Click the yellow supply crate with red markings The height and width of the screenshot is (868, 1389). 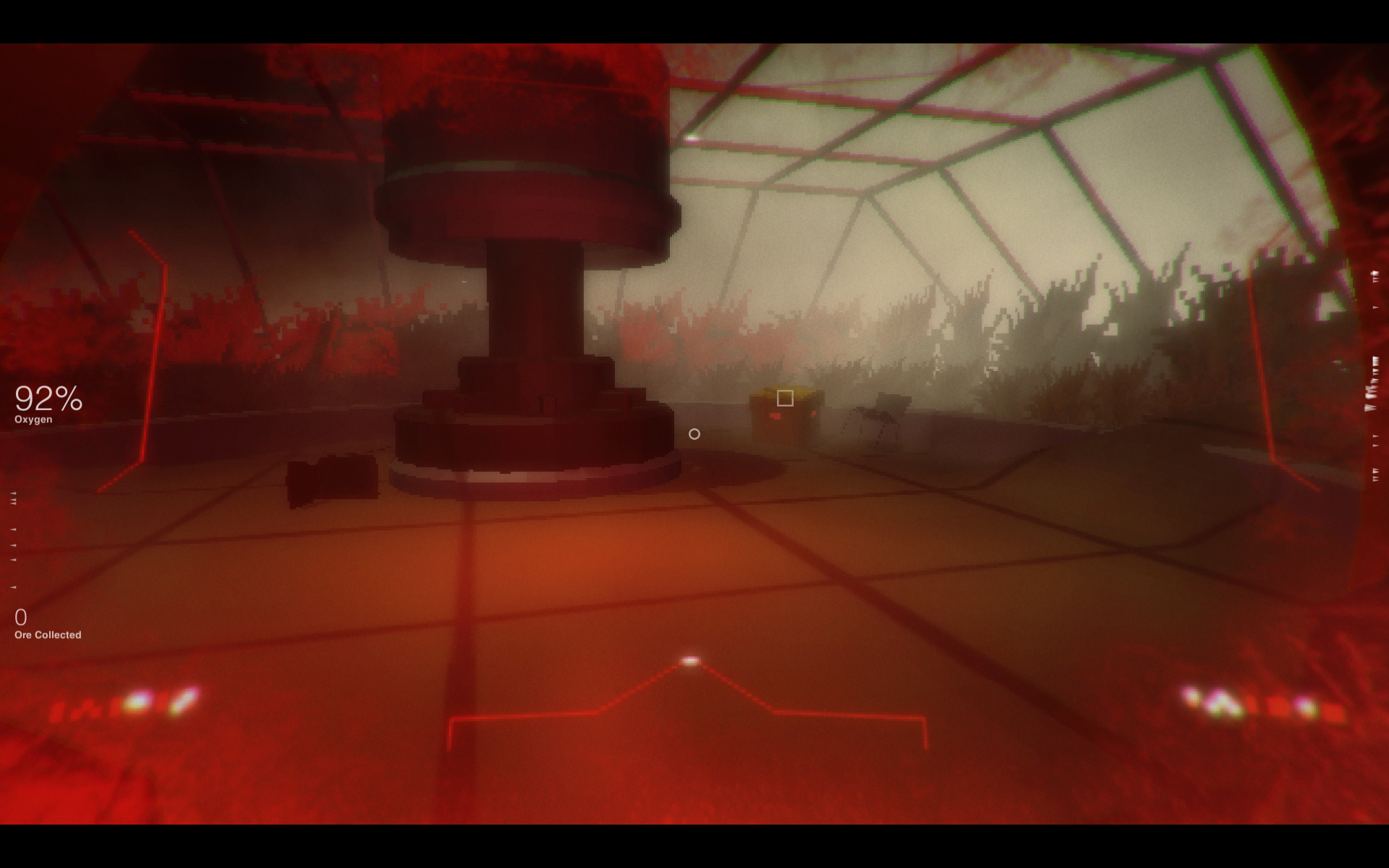[x=785, y=420]
